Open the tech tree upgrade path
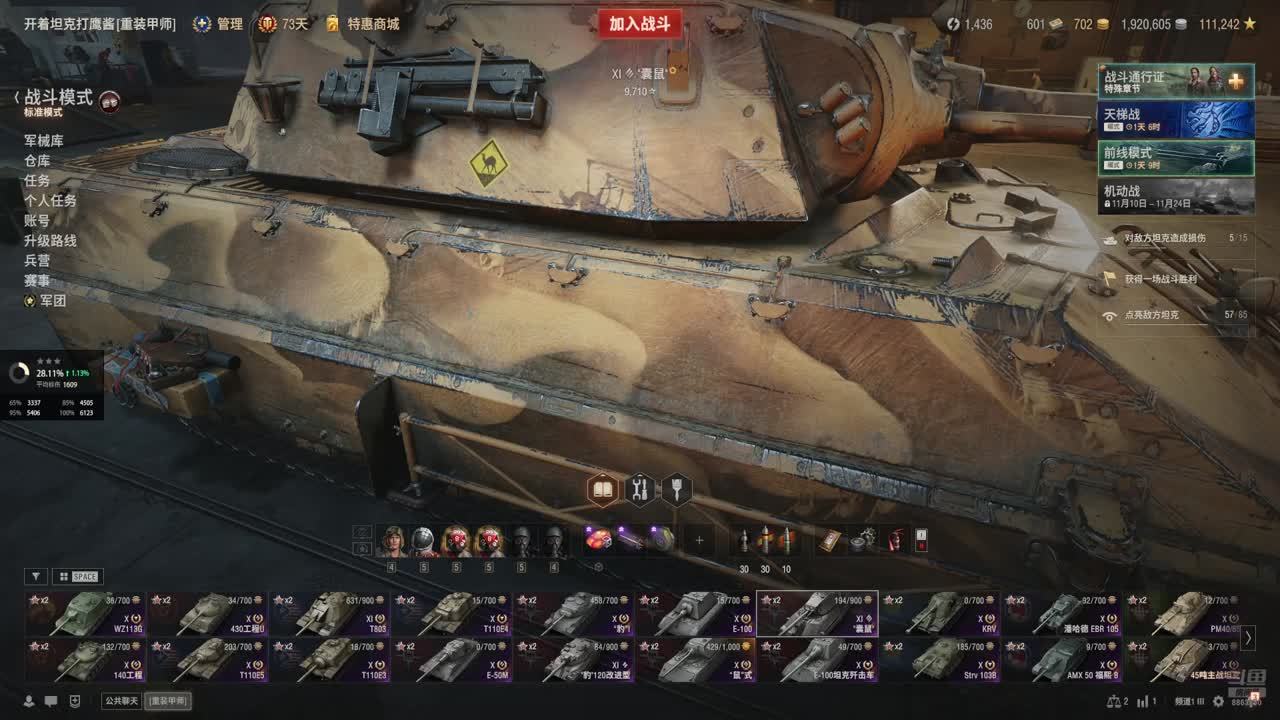The image size is (1280, 720). pyautogui.click(x=50, y=241)
